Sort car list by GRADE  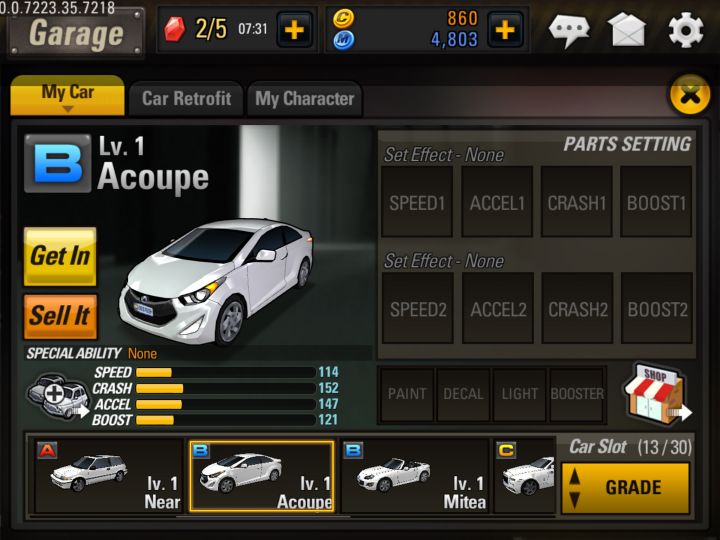[x=625, y=487]
